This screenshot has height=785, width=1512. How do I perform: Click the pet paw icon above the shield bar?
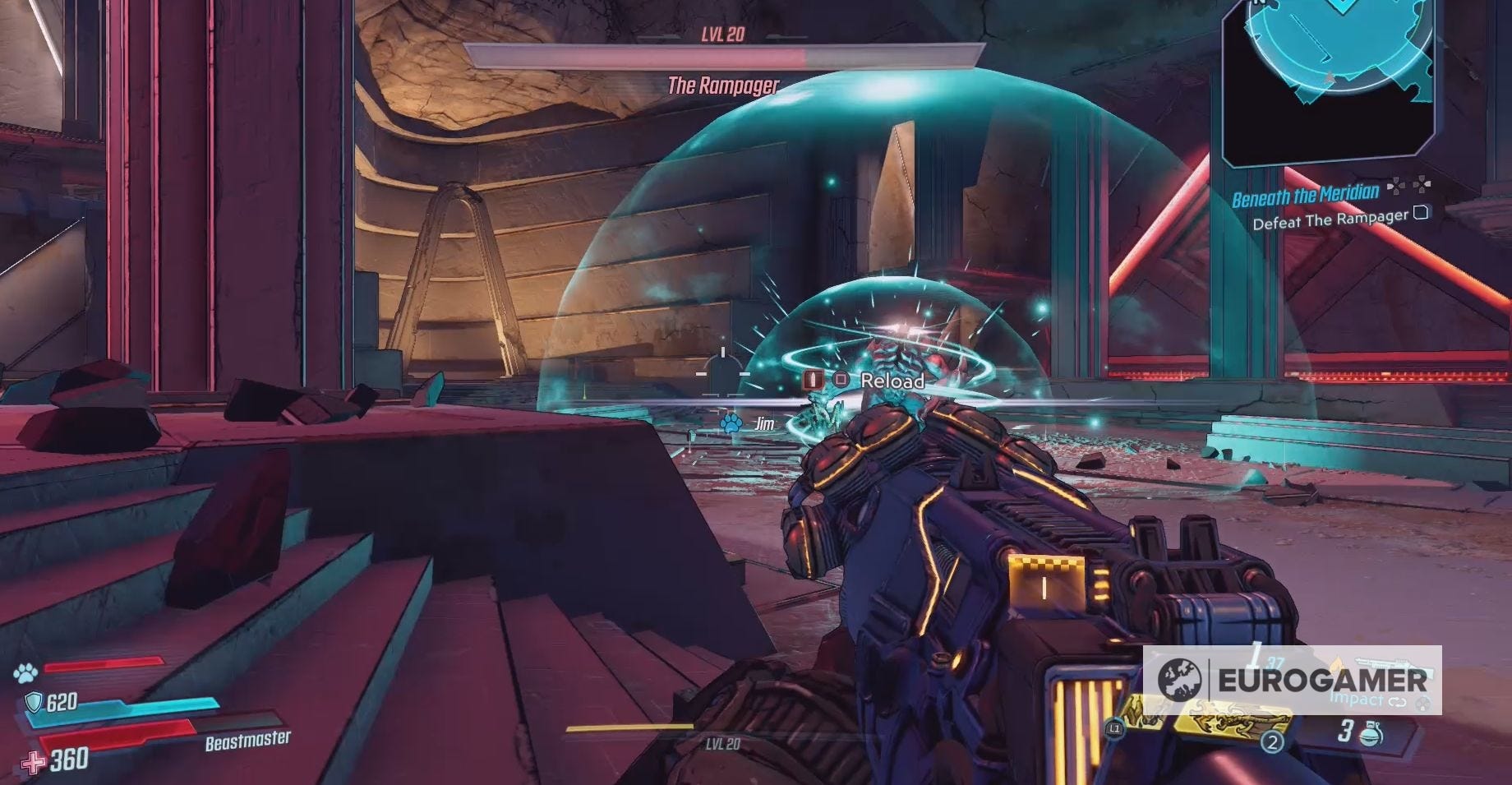(25, 671)
